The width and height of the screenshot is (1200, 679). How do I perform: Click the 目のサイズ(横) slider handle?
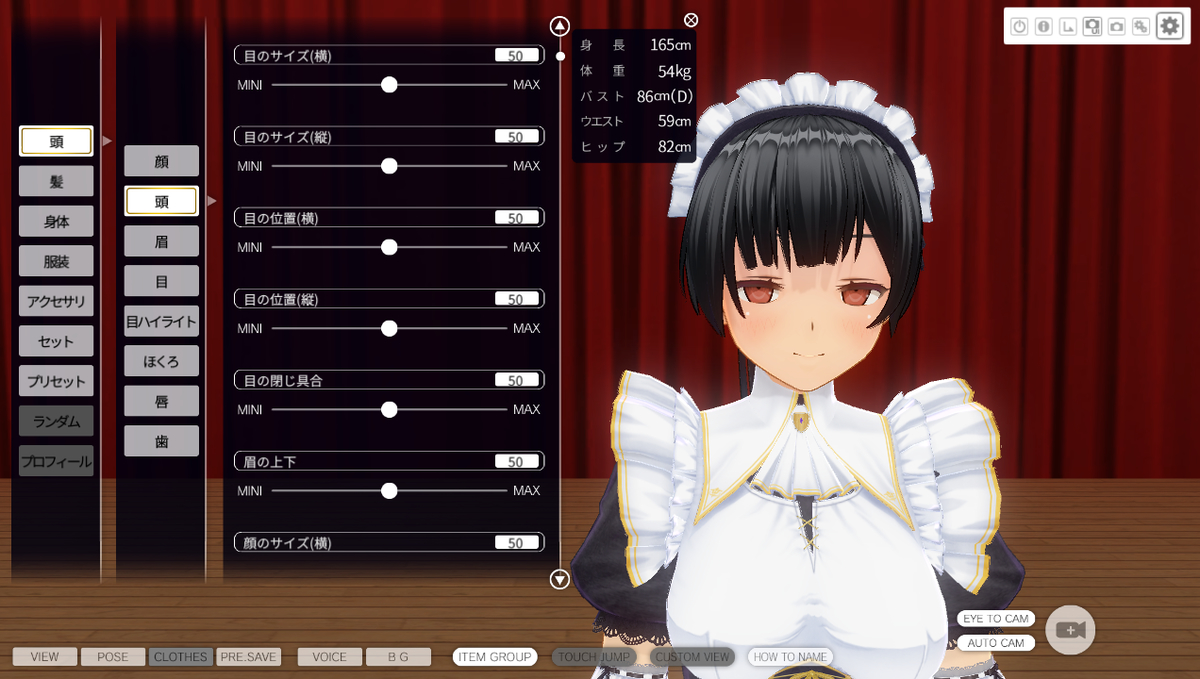(x=389, y=85)
